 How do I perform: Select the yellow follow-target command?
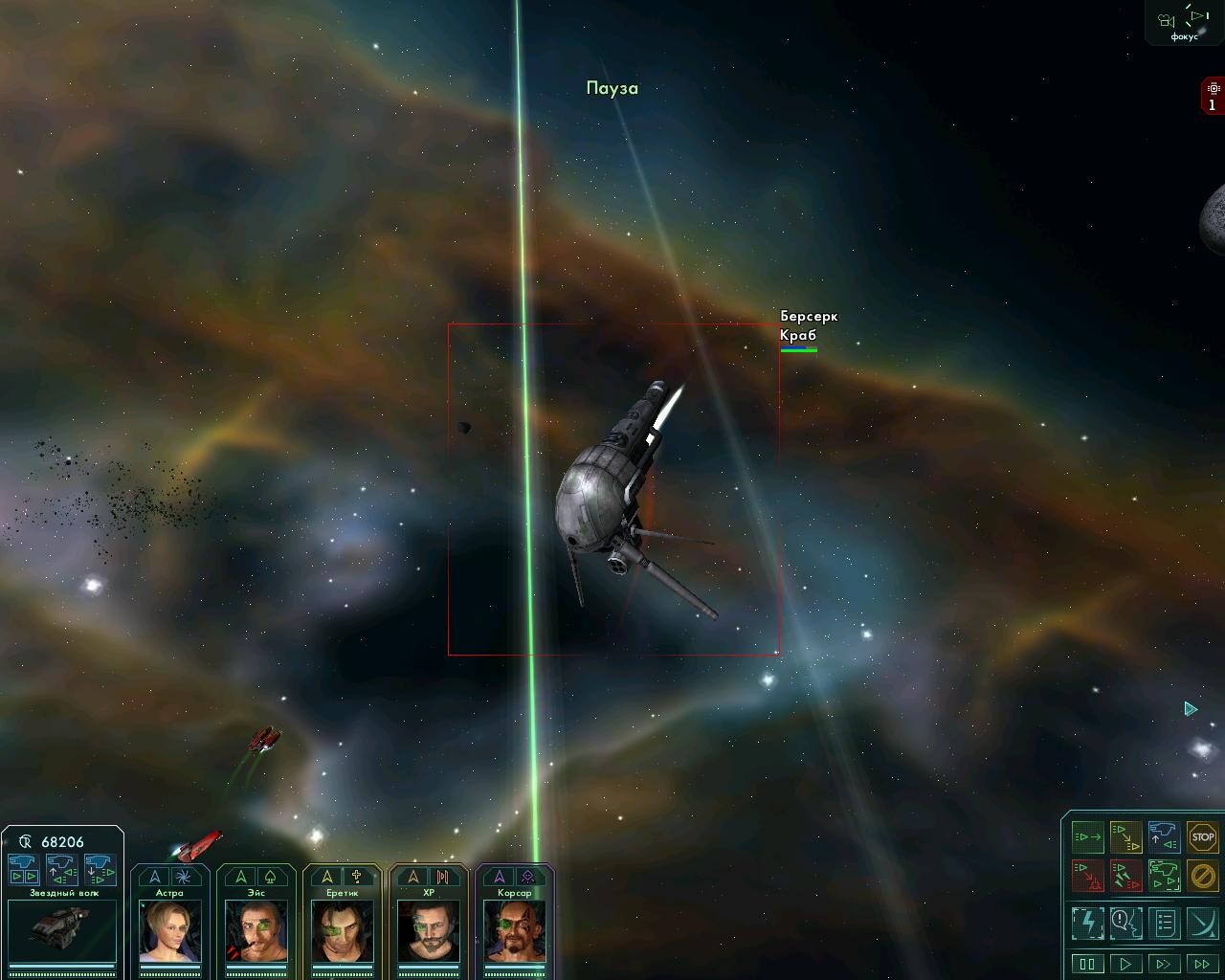point(1125,837)
